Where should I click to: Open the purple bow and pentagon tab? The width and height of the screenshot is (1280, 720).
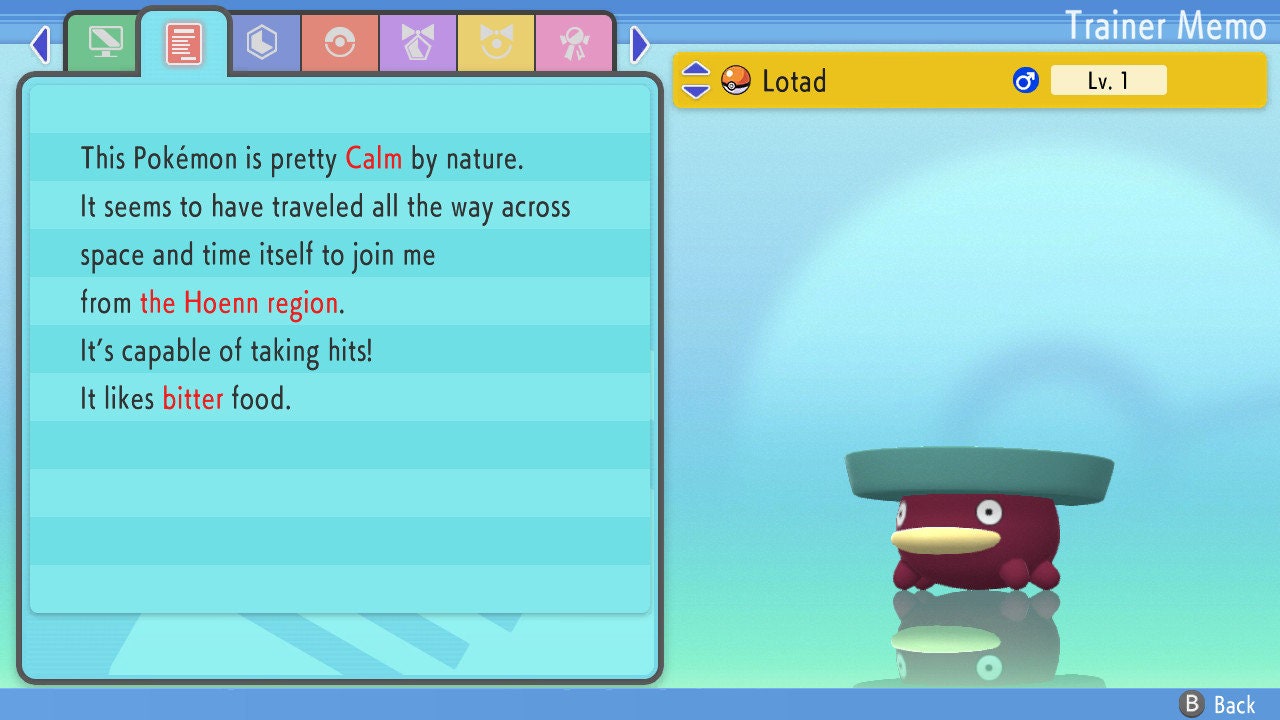tap(418, 43)
